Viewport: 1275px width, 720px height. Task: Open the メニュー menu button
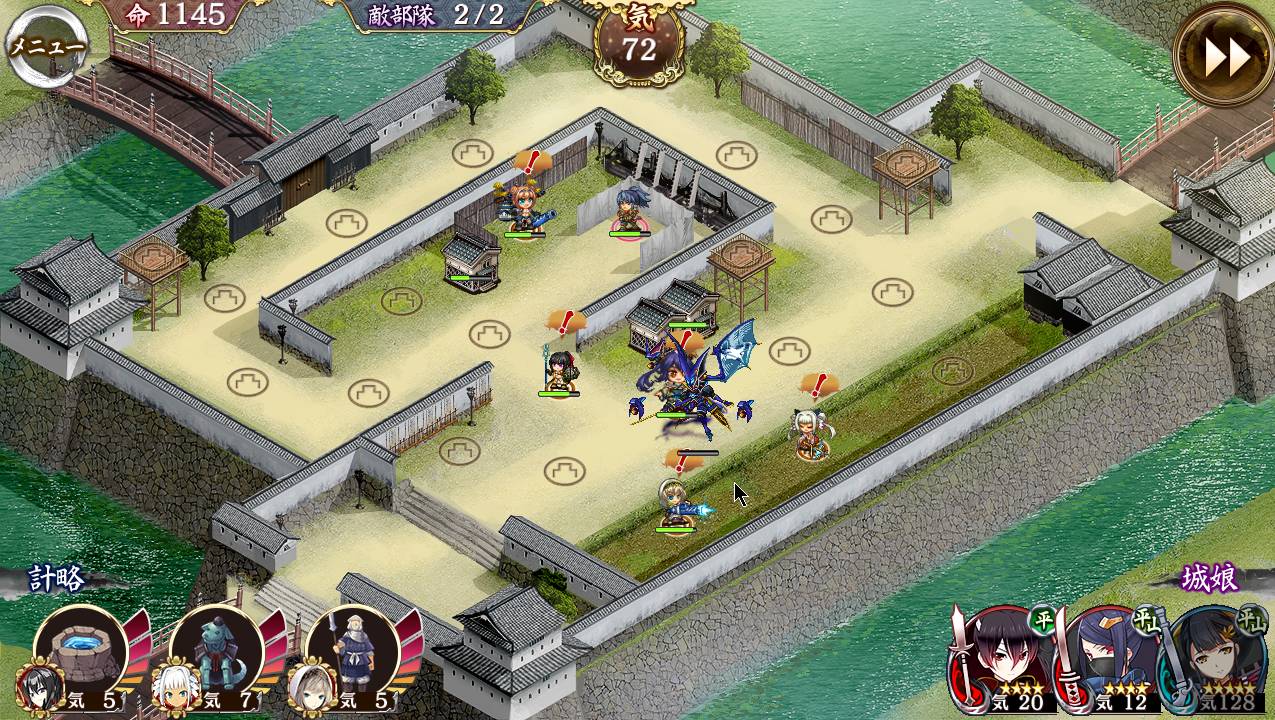(46, 46)
